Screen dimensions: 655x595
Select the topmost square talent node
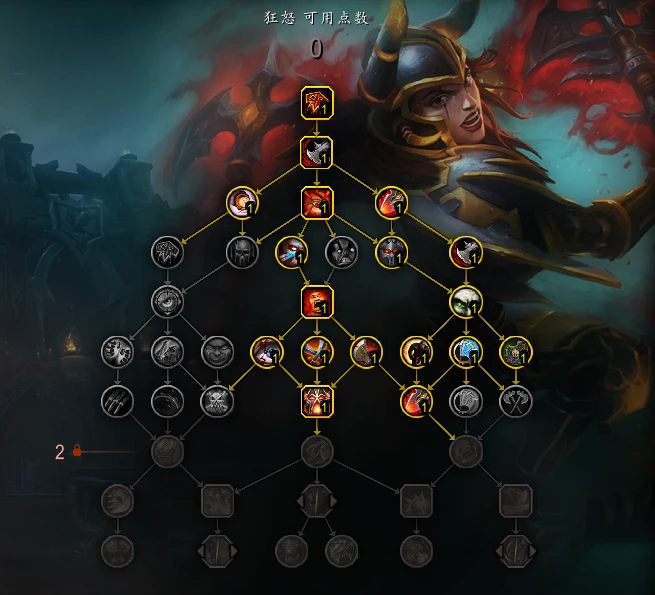317,102
